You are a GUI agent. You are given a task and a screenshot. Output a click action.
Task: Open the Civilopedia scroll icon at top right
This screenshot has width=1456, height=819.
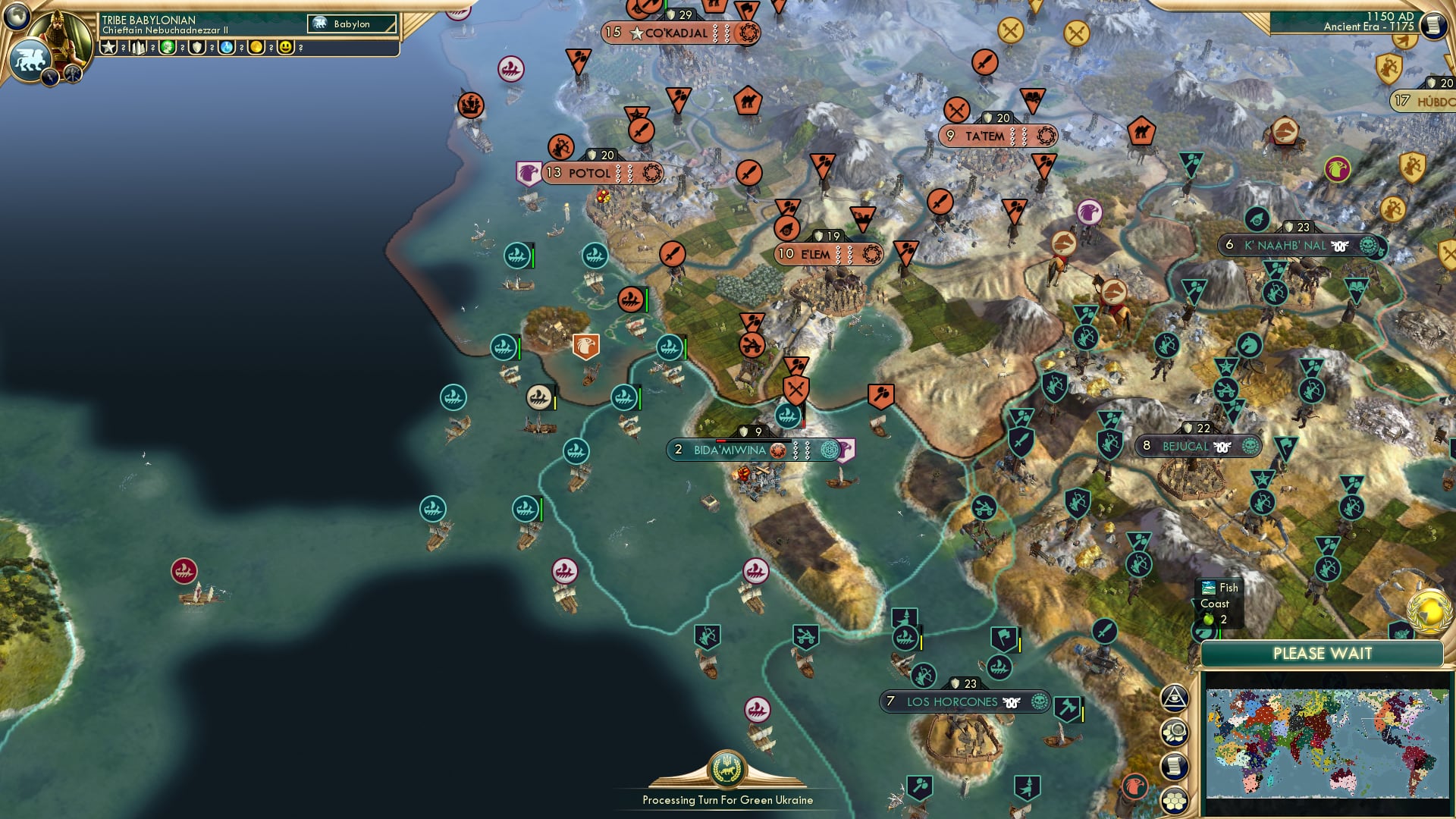(1432, 25)
